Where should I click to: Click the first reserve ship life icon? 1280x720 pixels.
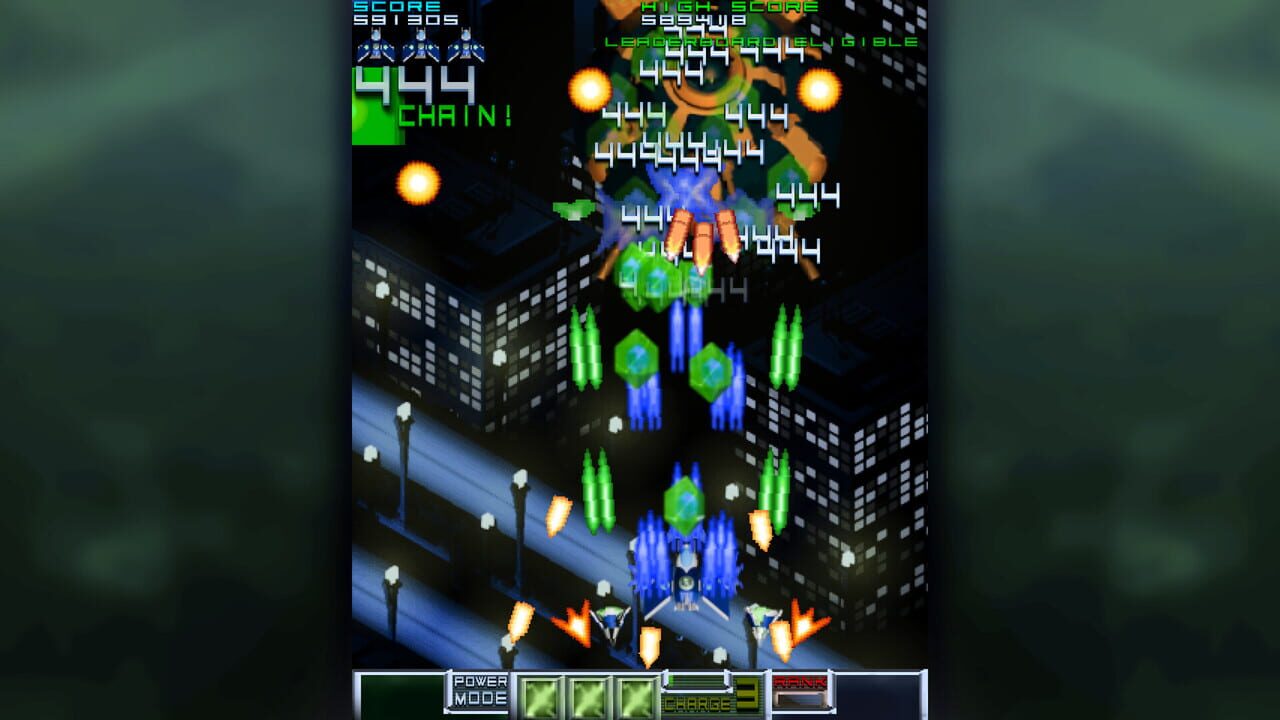tap(375, 47)
